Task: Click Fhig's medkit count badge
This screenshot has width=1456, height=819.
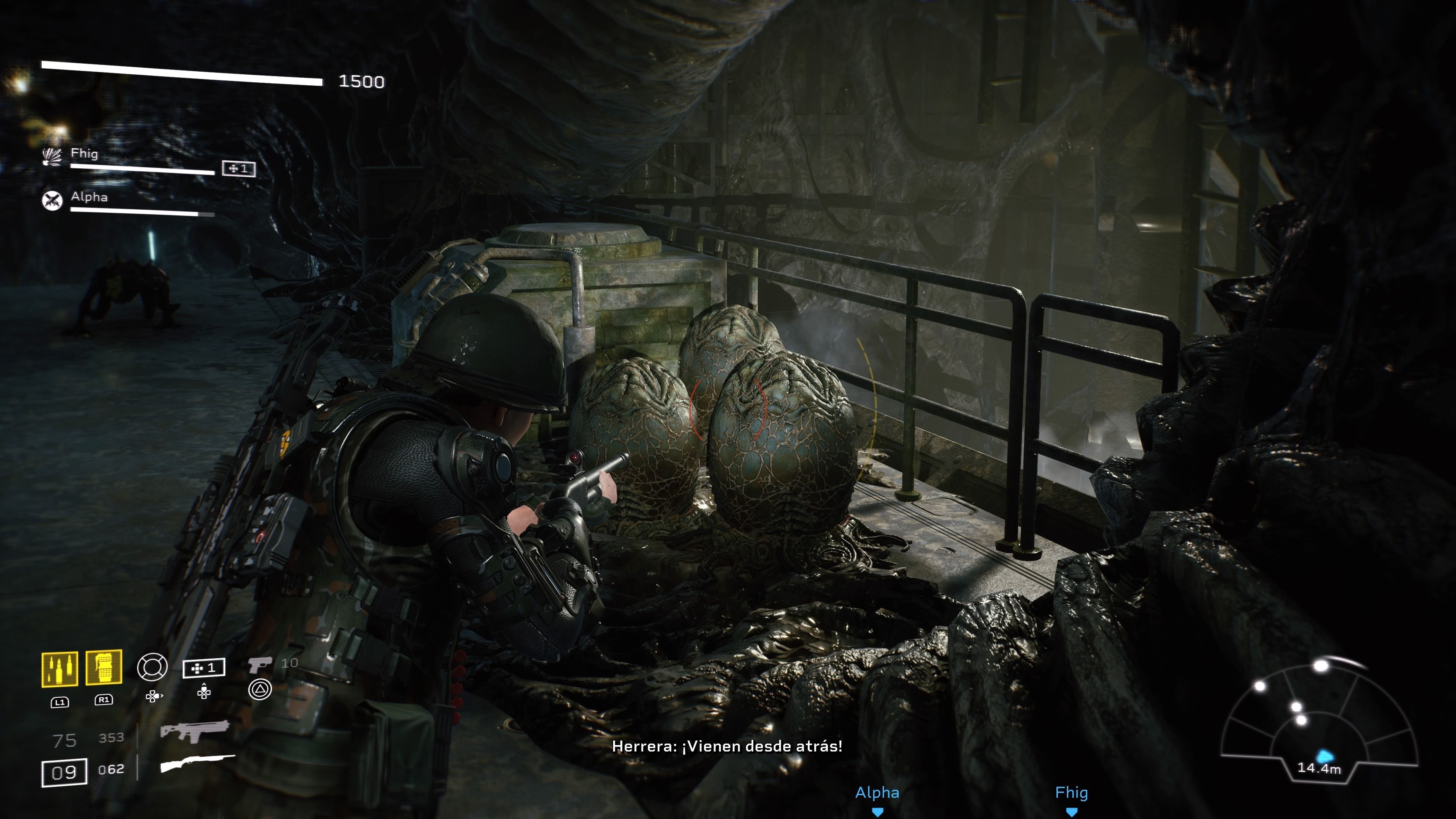Action: tap(238, 168)
